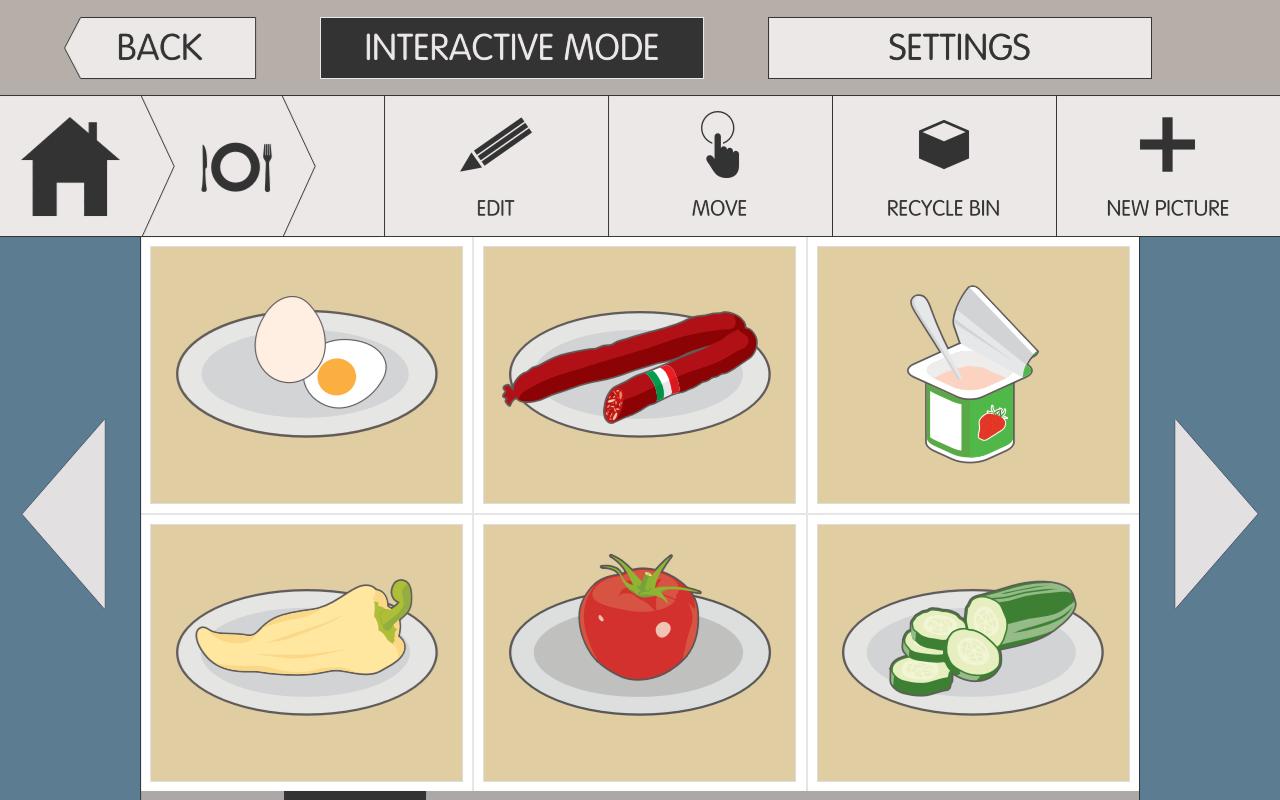Switch to Interactive Mode
The width and height of the screenshot is (1280, 800).
[x=511, y=46]
